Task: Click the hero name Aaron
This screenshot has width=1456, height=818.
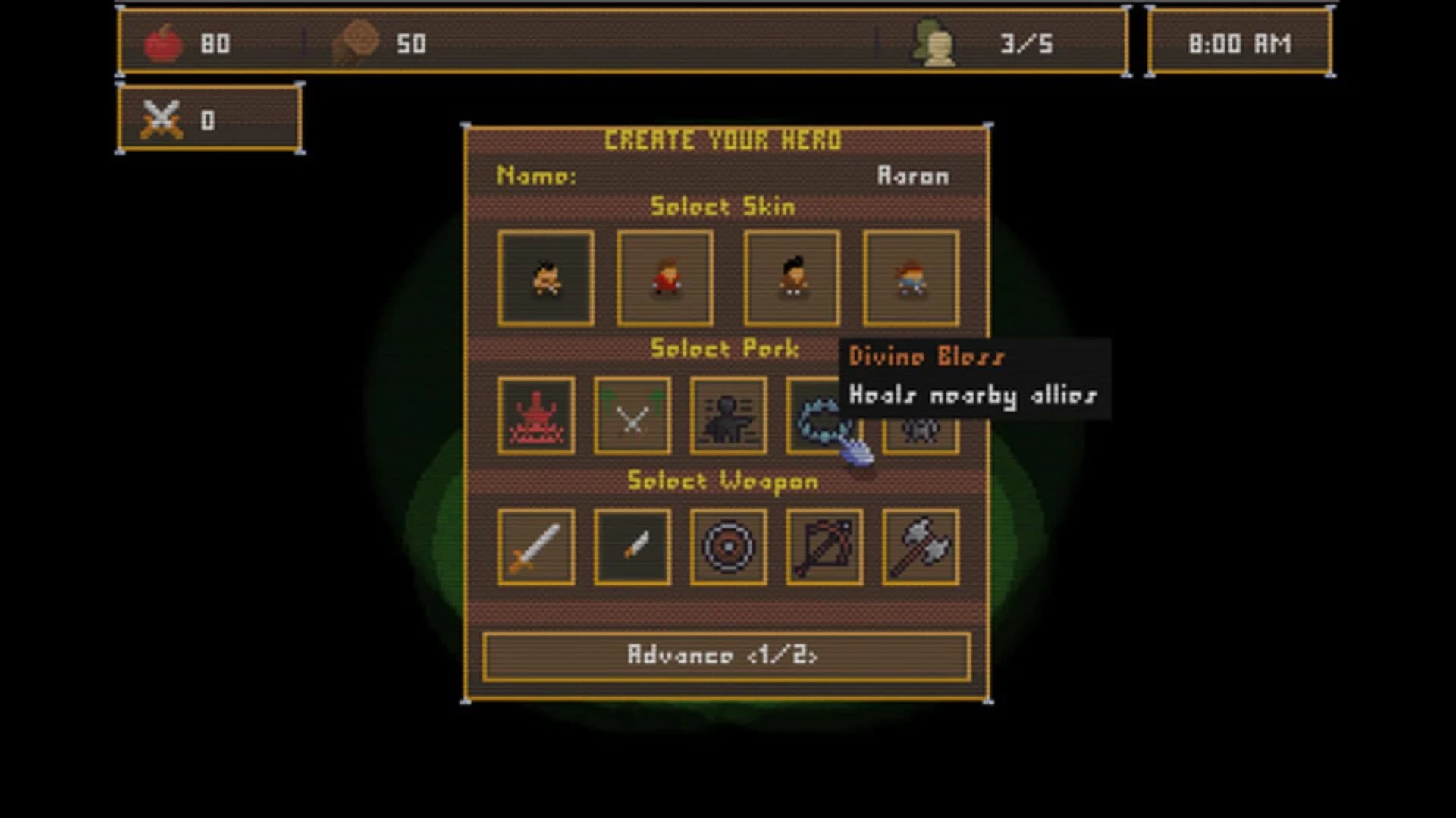Action: [911, 175]
